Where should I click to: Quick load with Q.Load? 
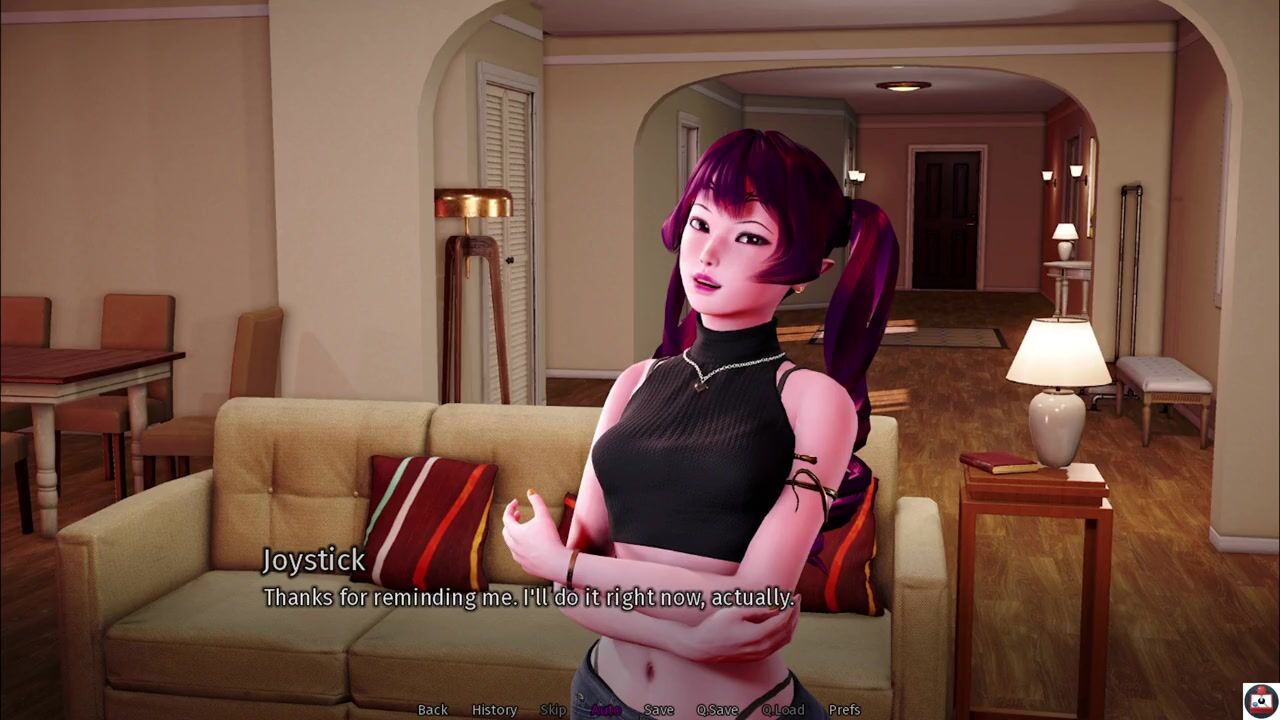tap(782, 709)
